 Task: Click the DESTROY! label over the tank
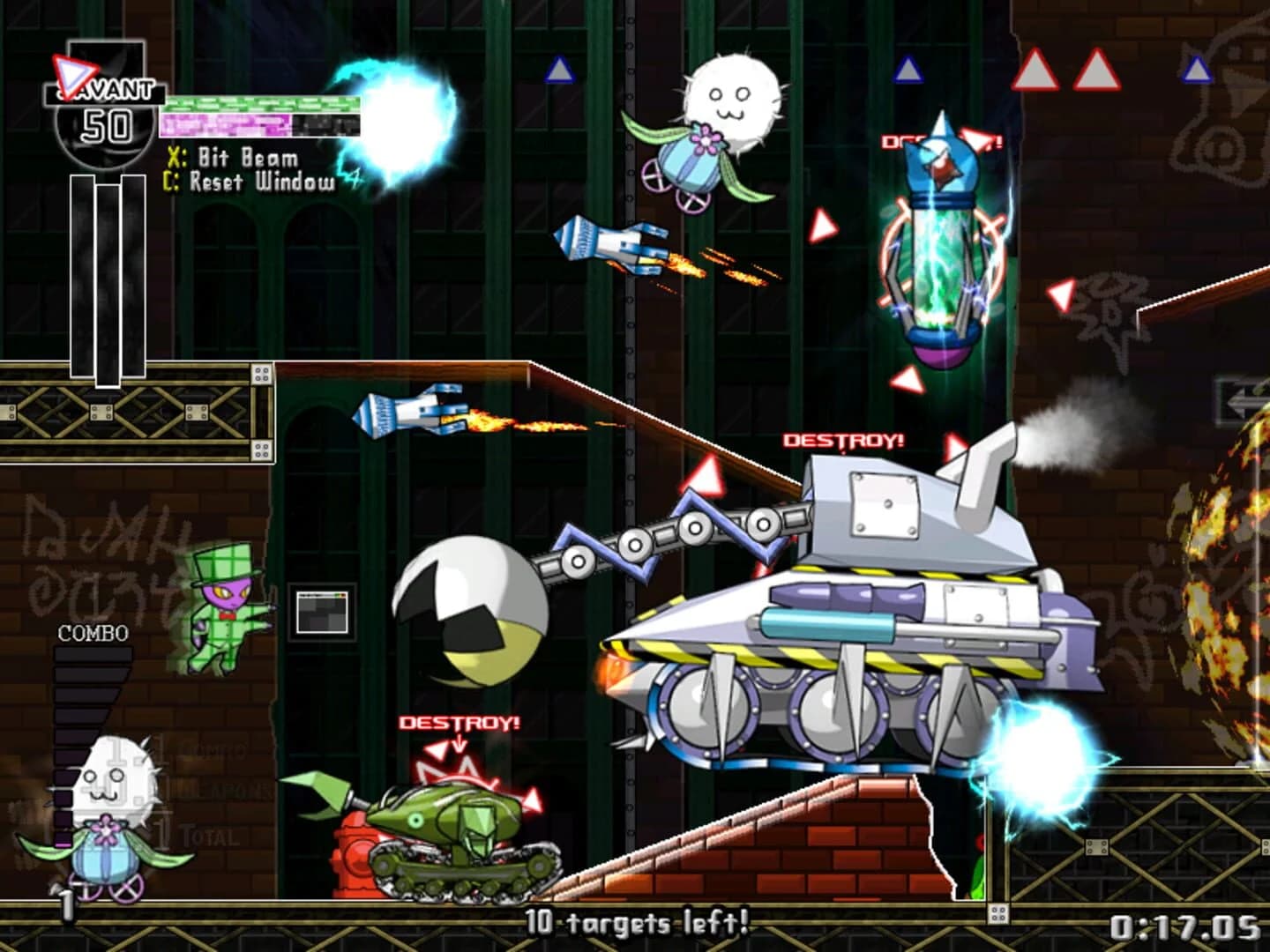[x=840, y=439]
